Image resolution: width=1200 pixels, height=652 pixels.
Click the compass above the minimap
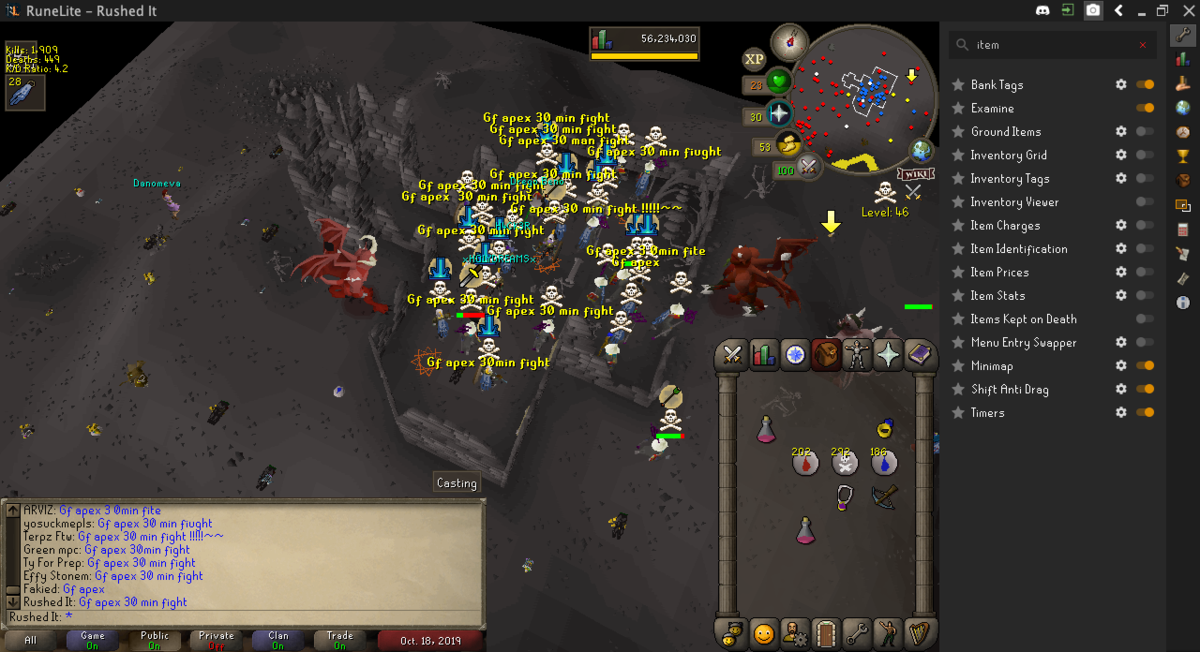(790, 42)
